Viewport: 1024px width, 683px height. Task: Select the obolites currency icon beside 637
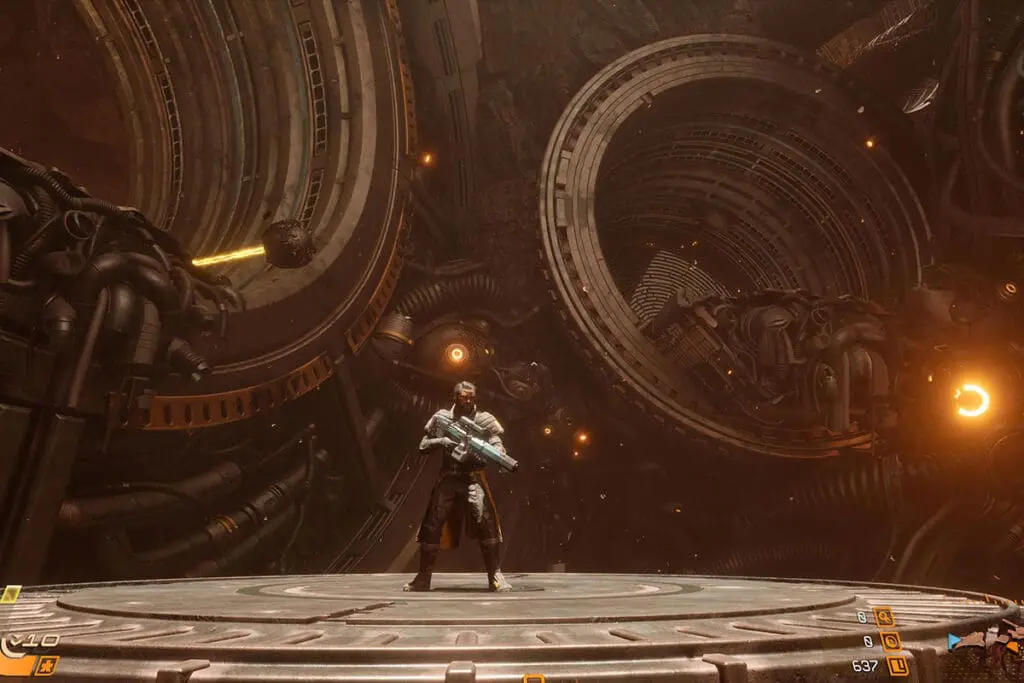[897, 665]
